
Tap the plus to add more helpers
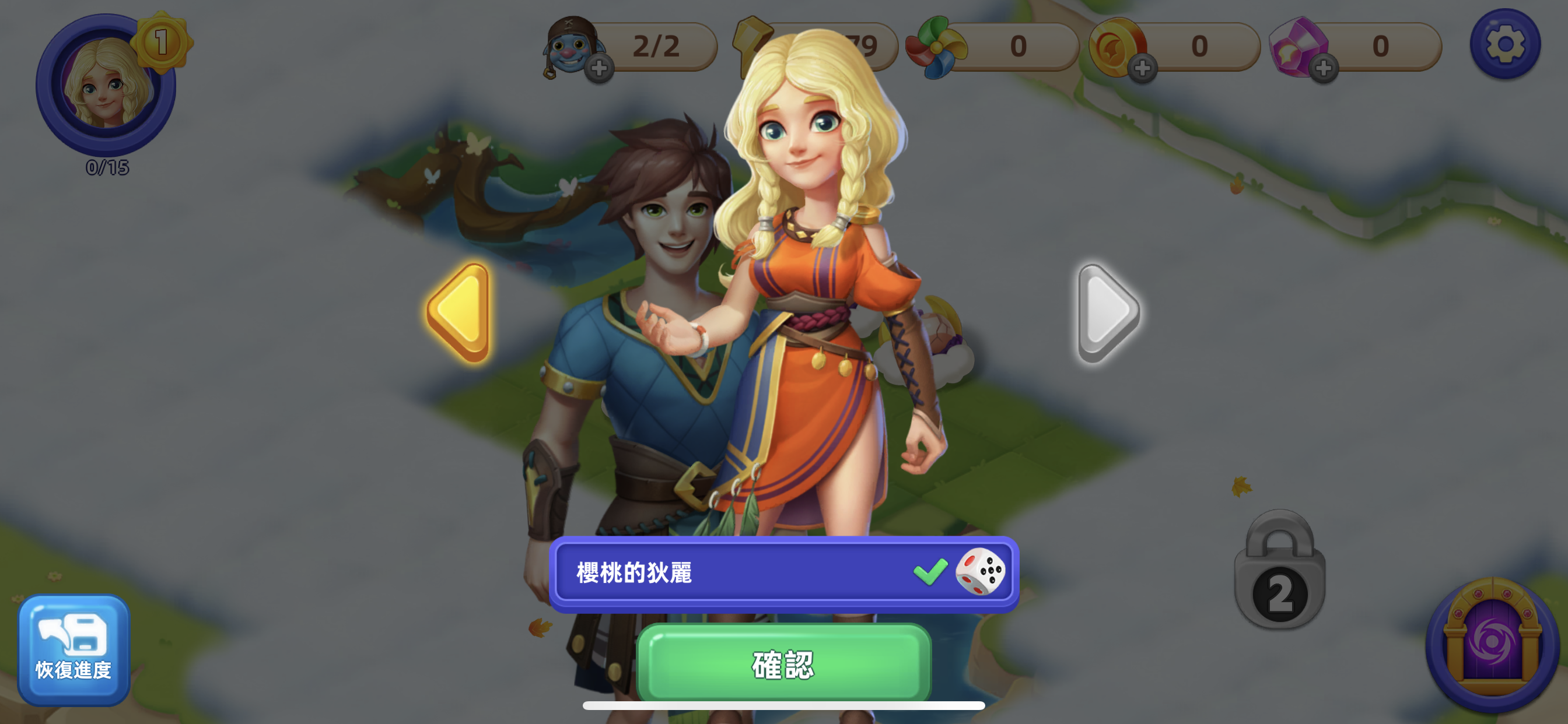[600, 70]
